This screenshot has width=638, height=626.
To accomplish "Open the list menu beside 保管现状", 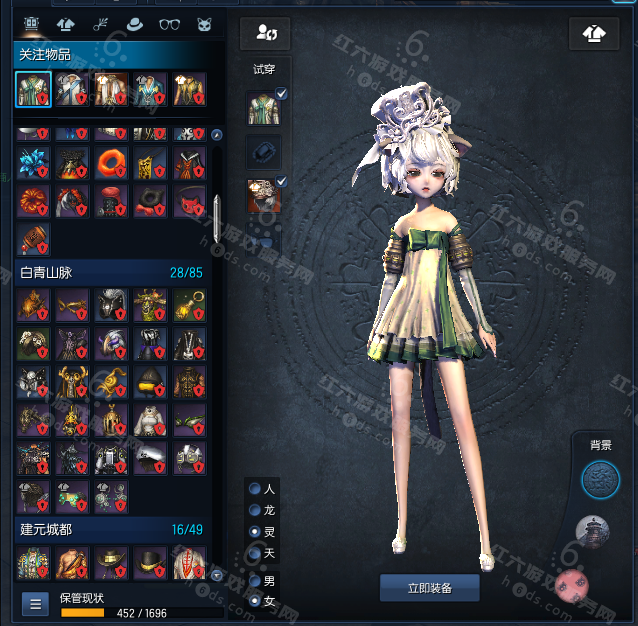I will pos(34,603).
